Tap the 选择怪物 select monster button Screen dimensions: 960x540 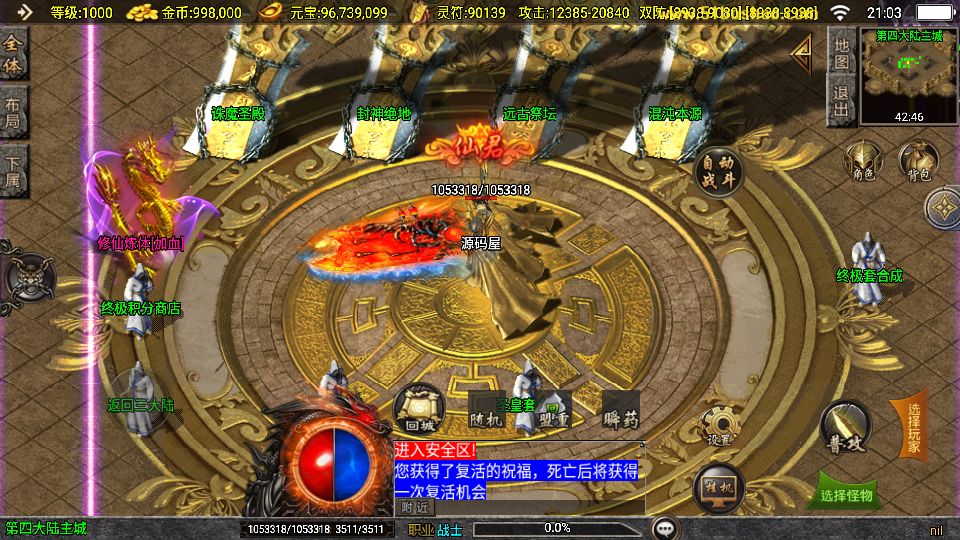click(x=846, y=494)
